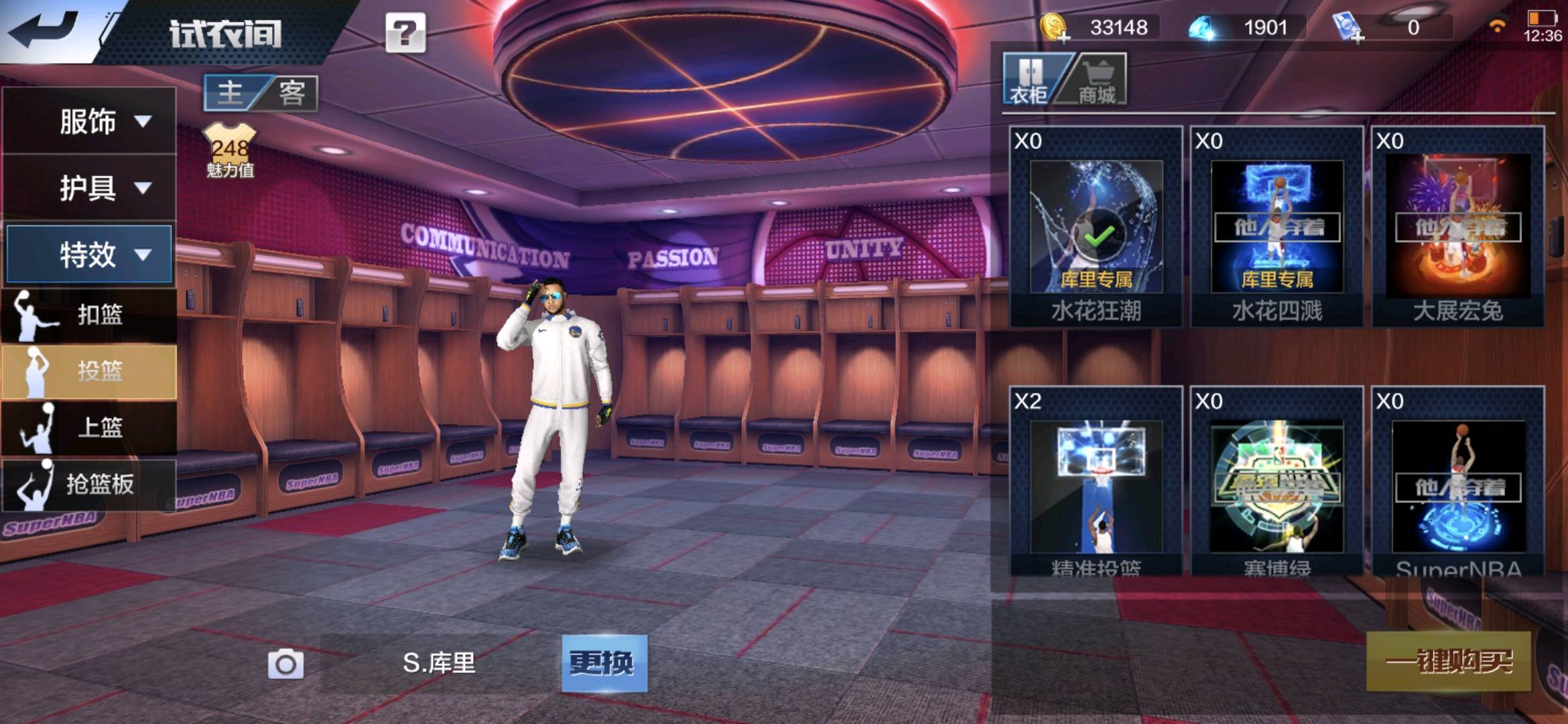Switch to away jersey 客 toggle

(291, 93)
